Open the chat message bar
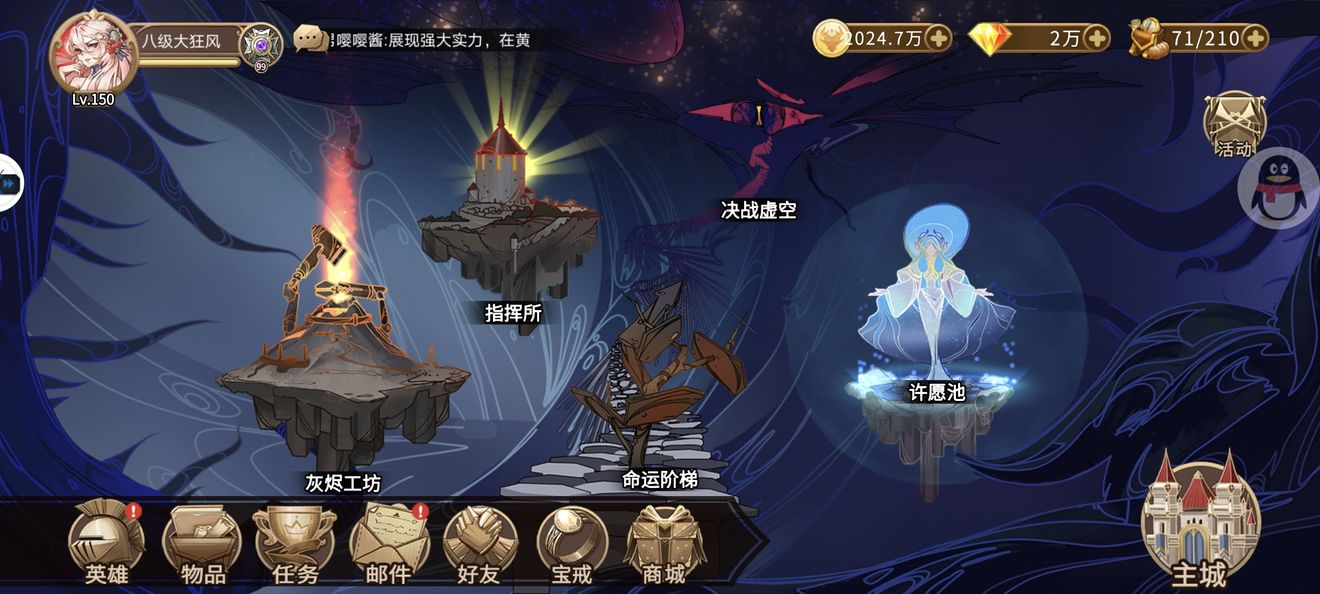 coord(420,40)
